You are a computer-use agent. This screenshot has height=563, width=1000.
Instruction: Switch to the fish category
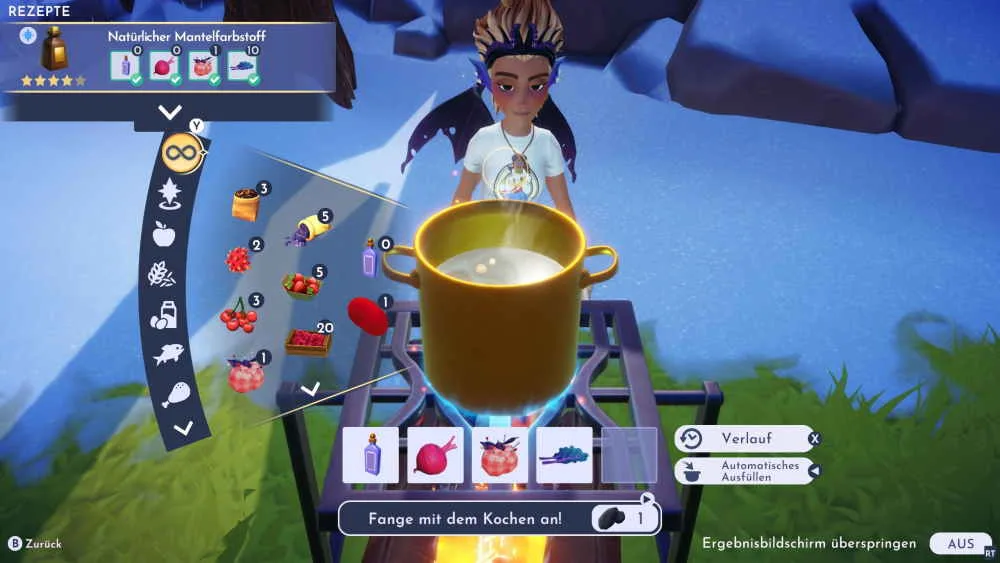pyautogui.click(x=167, y=353)
